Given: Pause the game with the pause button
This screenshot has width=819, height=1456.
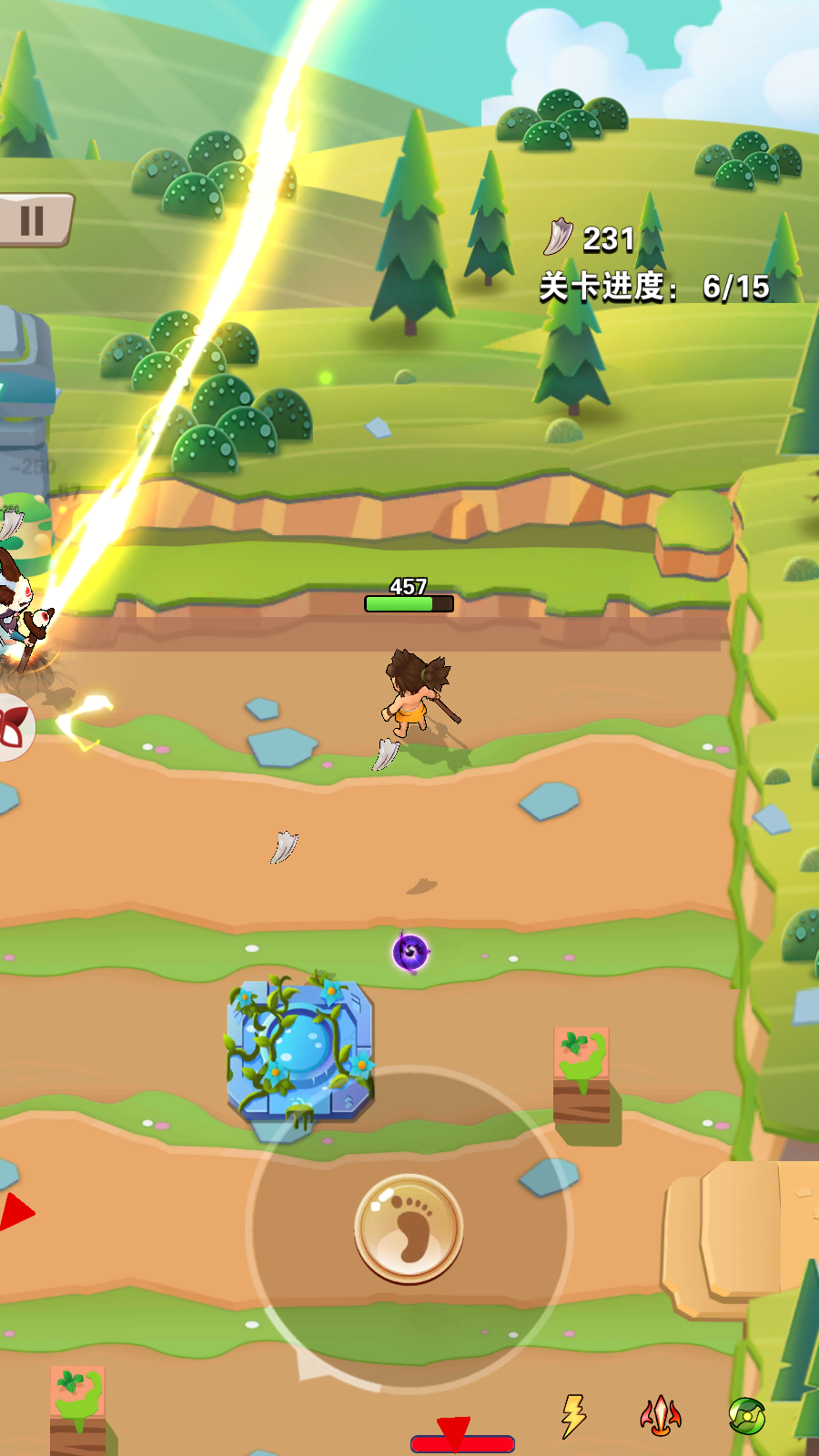Looking at the screenshot, I should click(x=33, y=220).
